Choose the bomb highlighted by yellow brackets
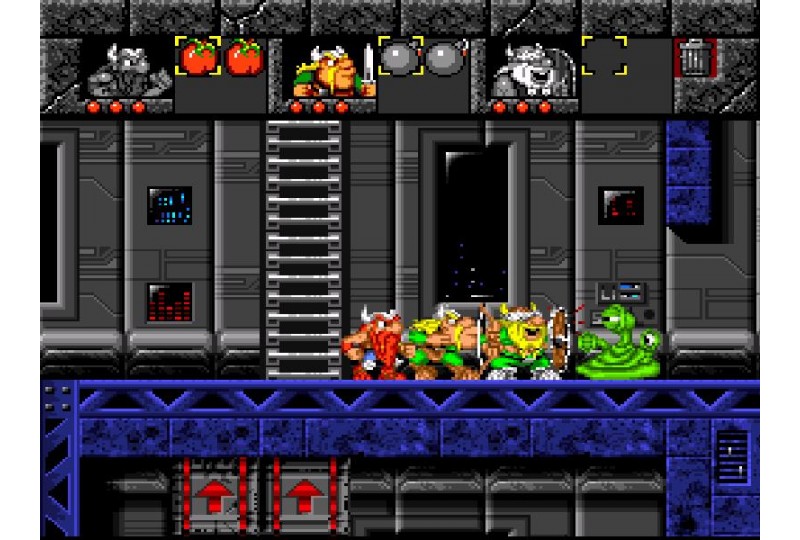Image resolution: width=800 pixels, height=540 pixels. point(400,57)
